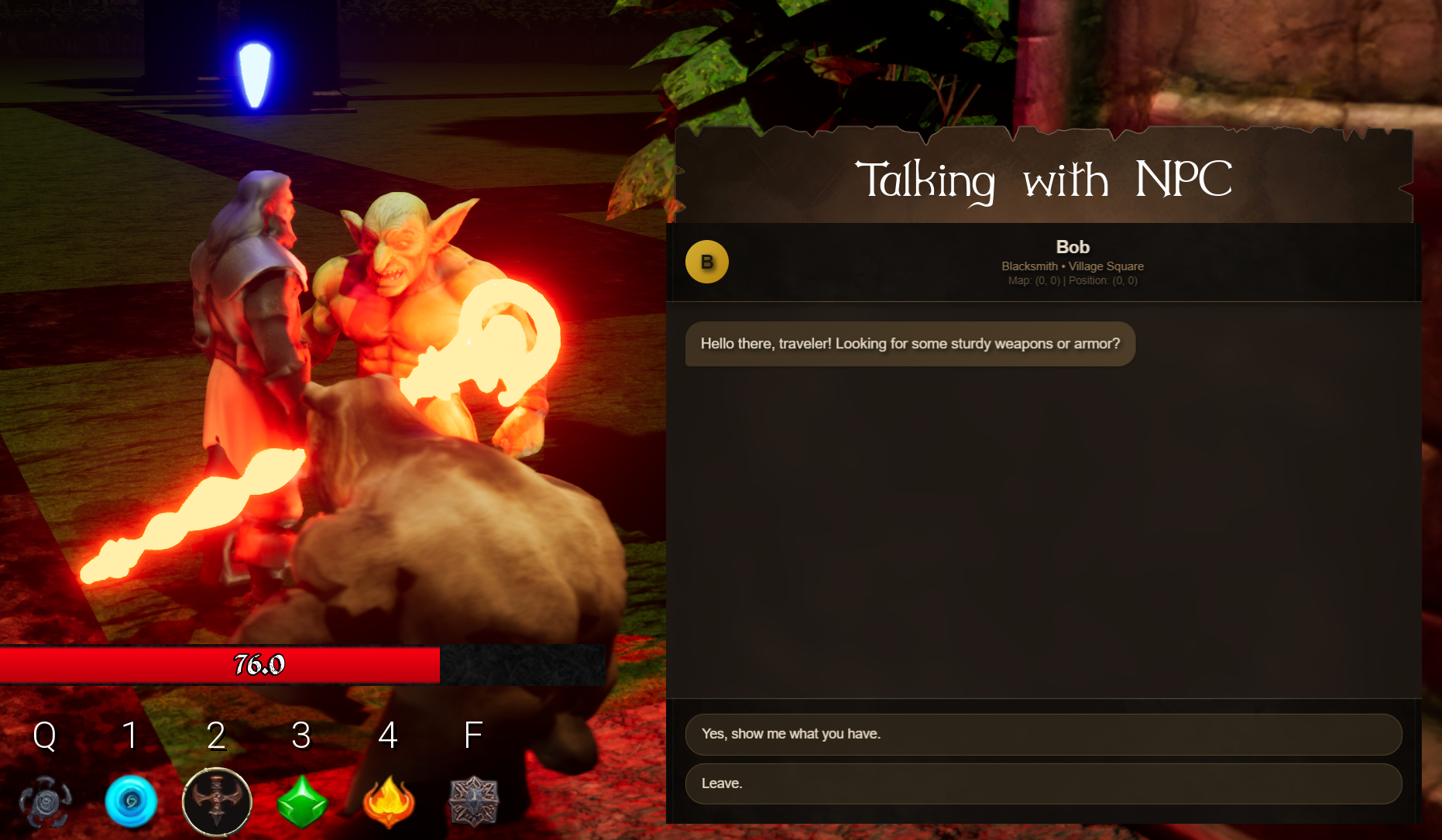Click the 'Blacksmith • Village Square' subtitle
Screen dimensions: 1442x840
[x=1073, y=266]
